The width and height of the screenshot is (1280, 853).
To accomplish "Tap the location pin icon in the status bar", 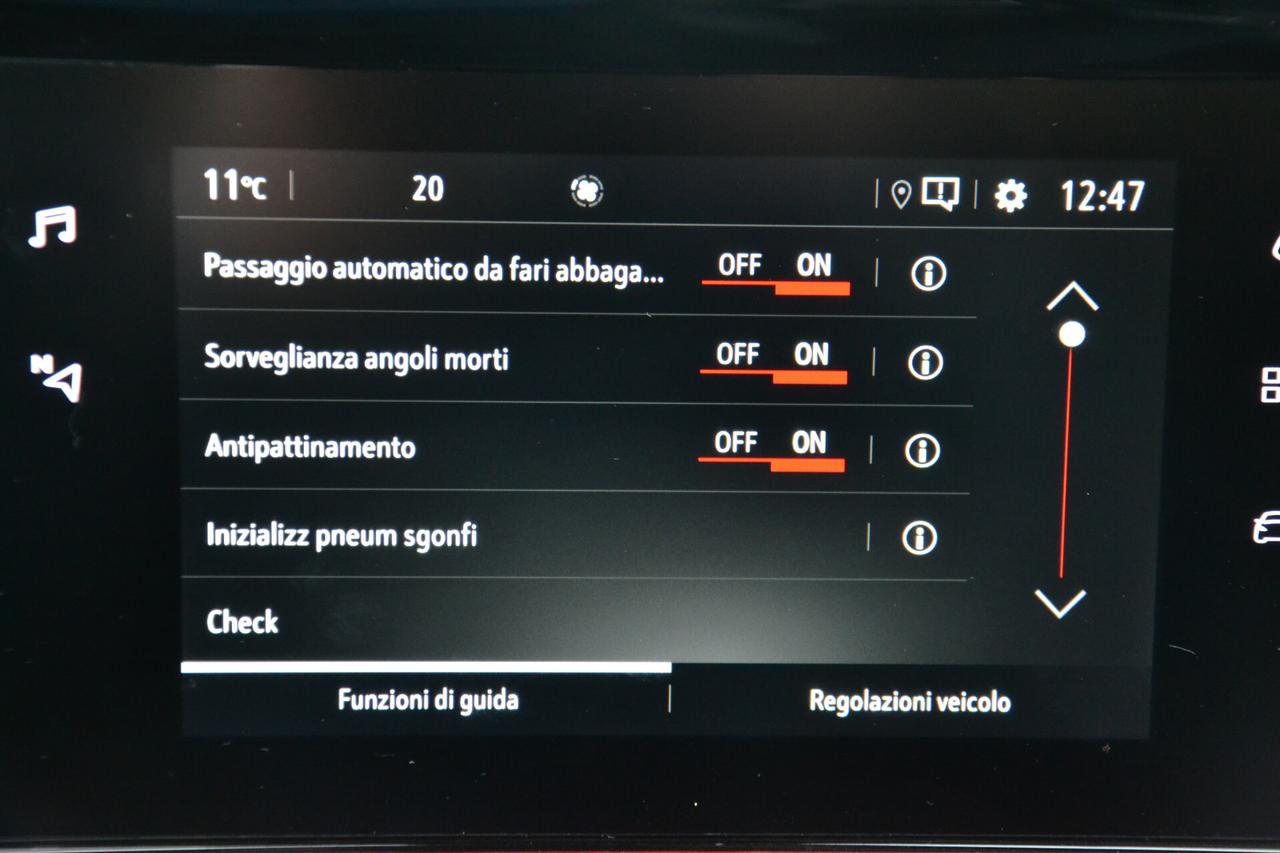I will pos(898,193).
